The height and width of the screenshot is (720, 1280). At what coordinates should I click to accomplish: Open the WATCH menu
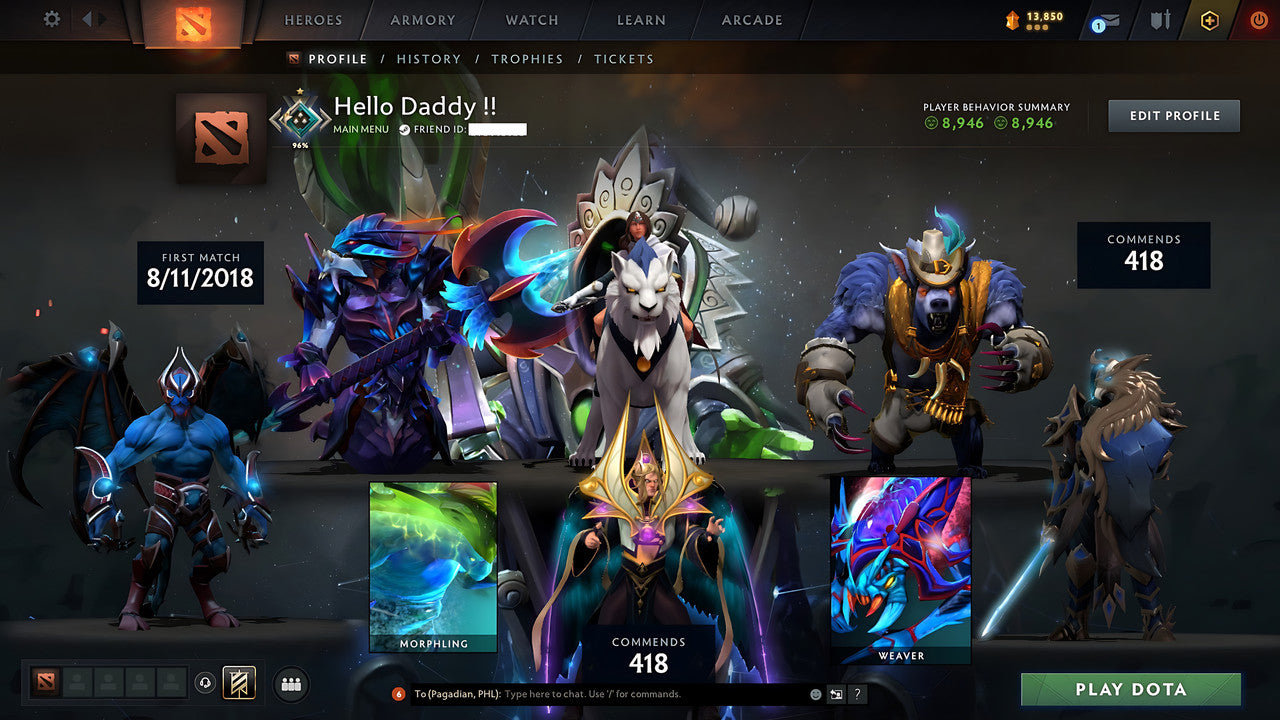pyautogui.click(x=531, y=20)
